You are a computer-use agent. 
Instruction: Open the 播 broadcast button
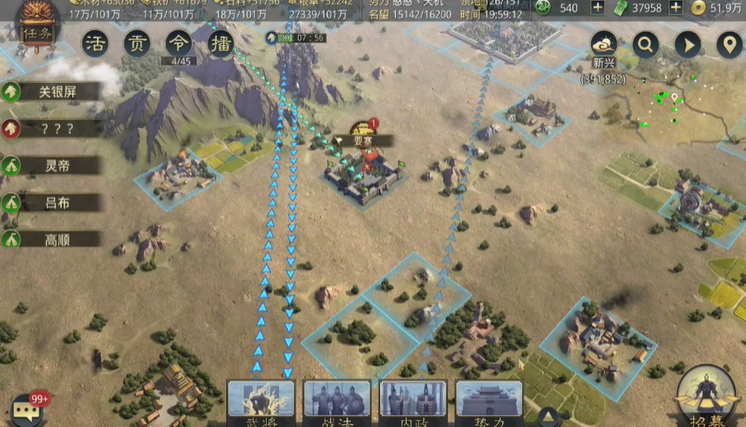221,44
